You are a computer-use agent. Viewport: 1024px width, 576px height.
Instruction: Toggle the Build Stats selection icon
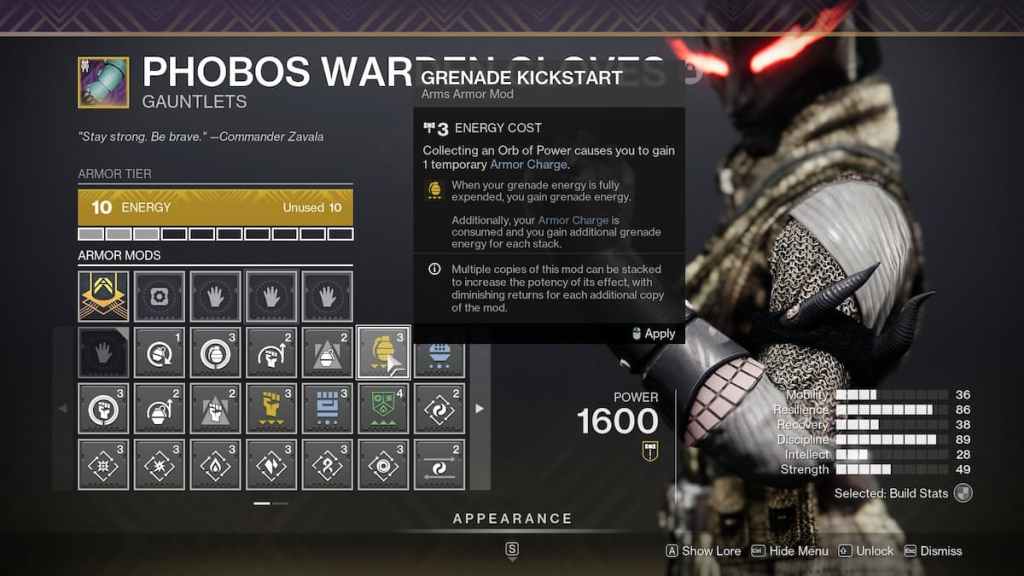pyautogui.click(x=962, y=493)
